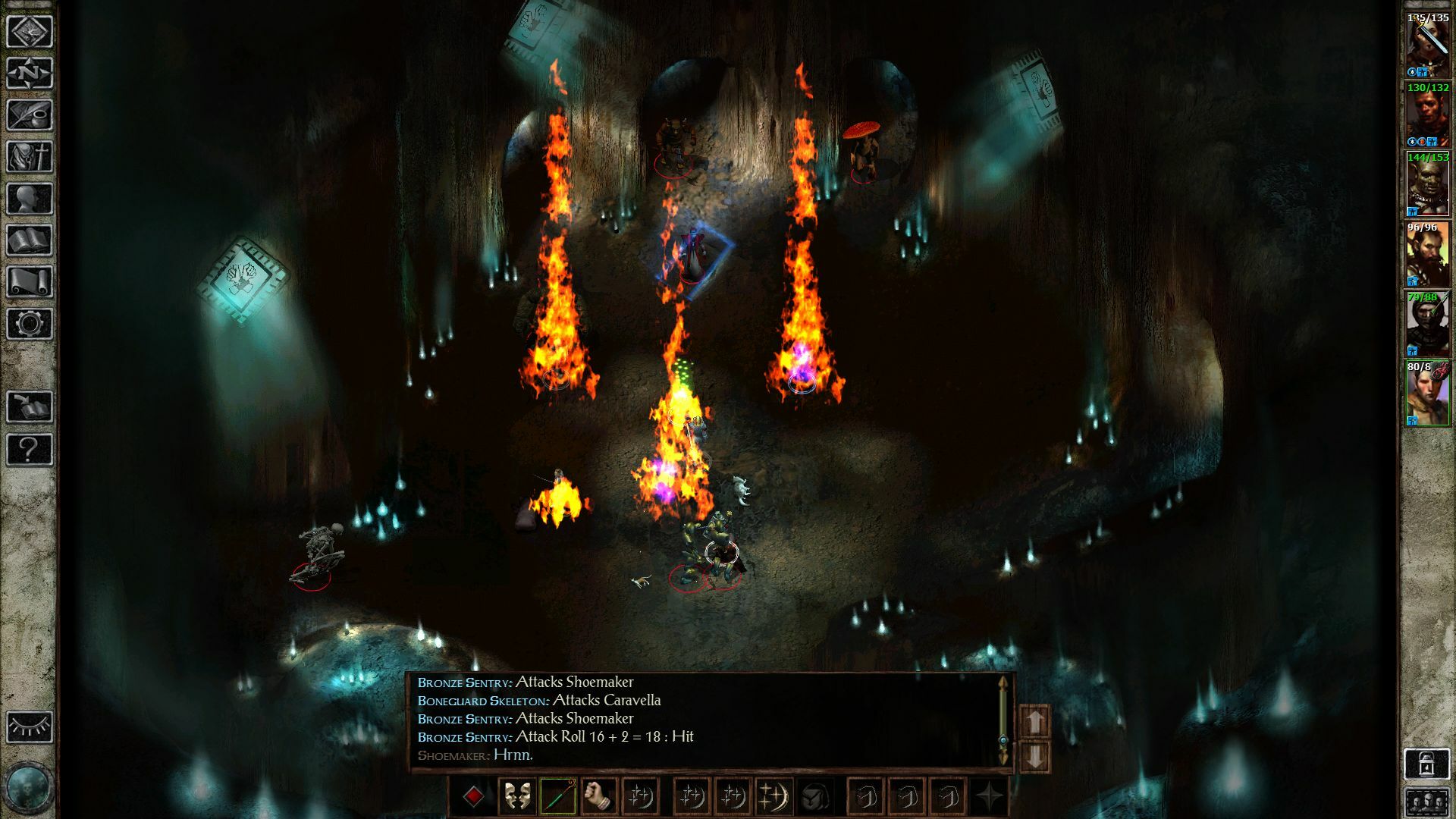
Task: Open the inventory armor and sword button
Action: (30, 157)
